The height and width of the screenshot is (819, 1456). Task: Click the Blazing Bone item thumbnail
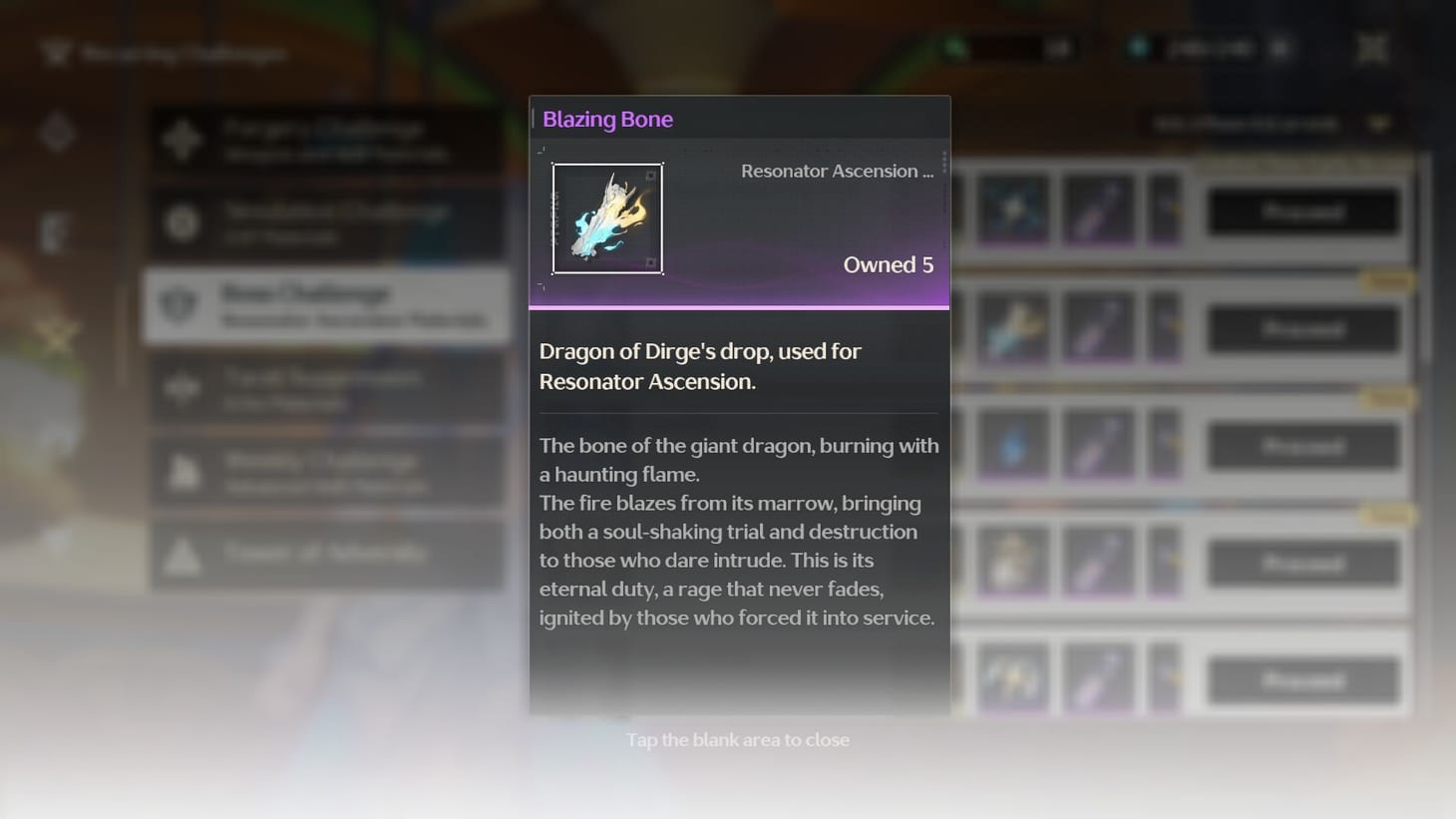[x=608, y=217]
